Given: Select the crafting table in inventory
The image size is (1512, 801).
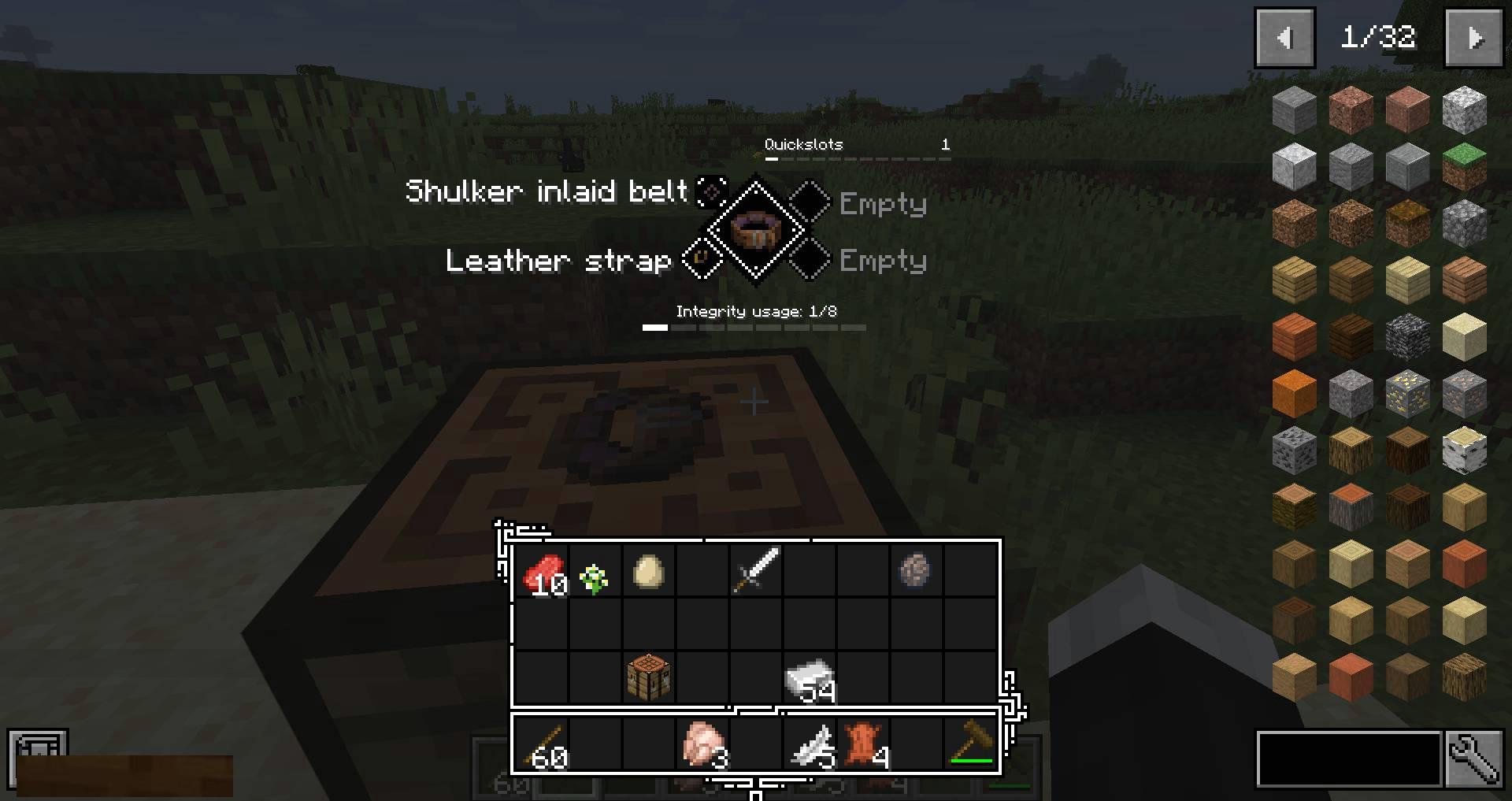Looking at the screenshot, I should click(x=648, y=677).
